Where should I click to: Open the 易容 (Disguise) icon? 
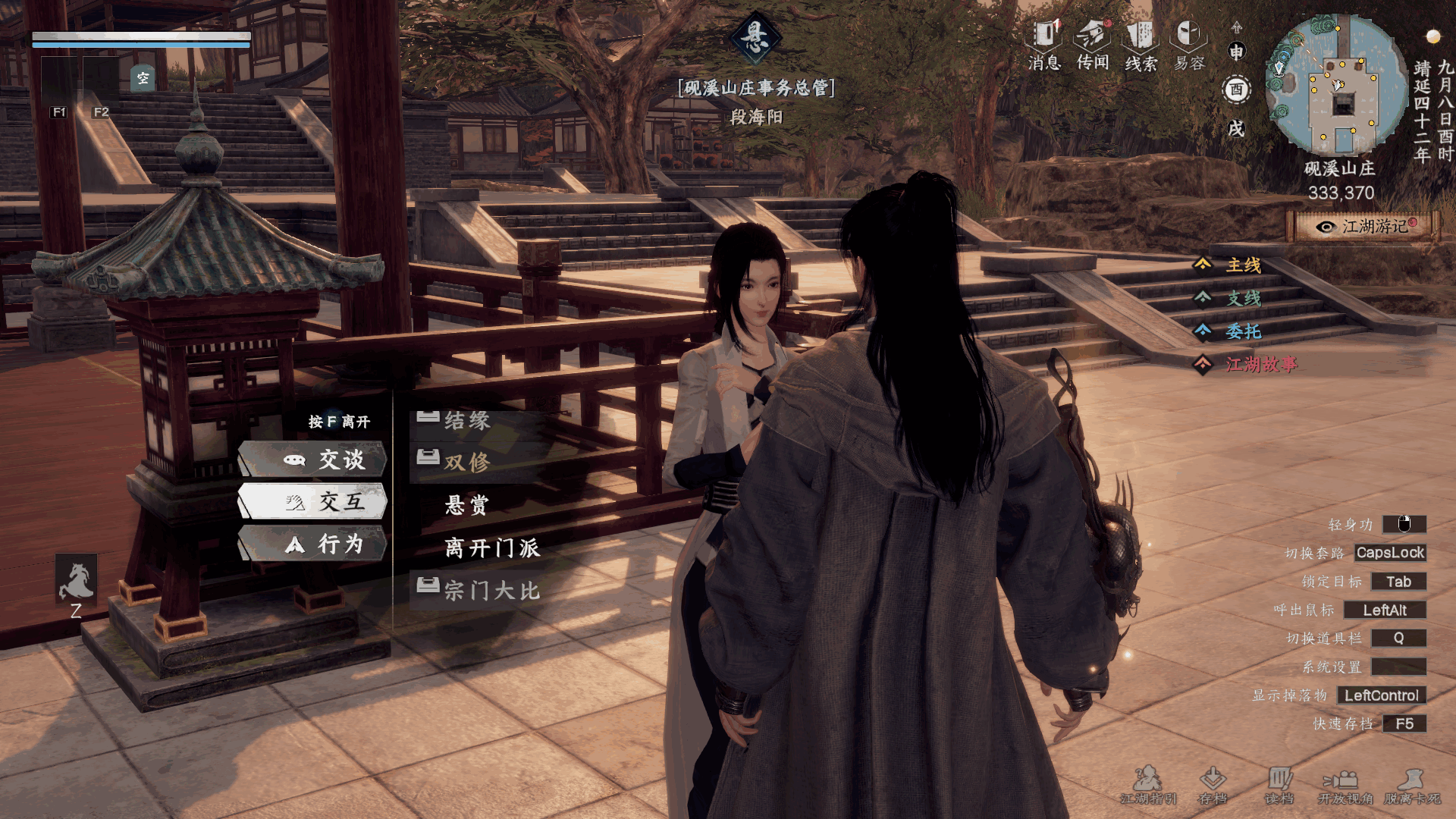click(1188, 45)
